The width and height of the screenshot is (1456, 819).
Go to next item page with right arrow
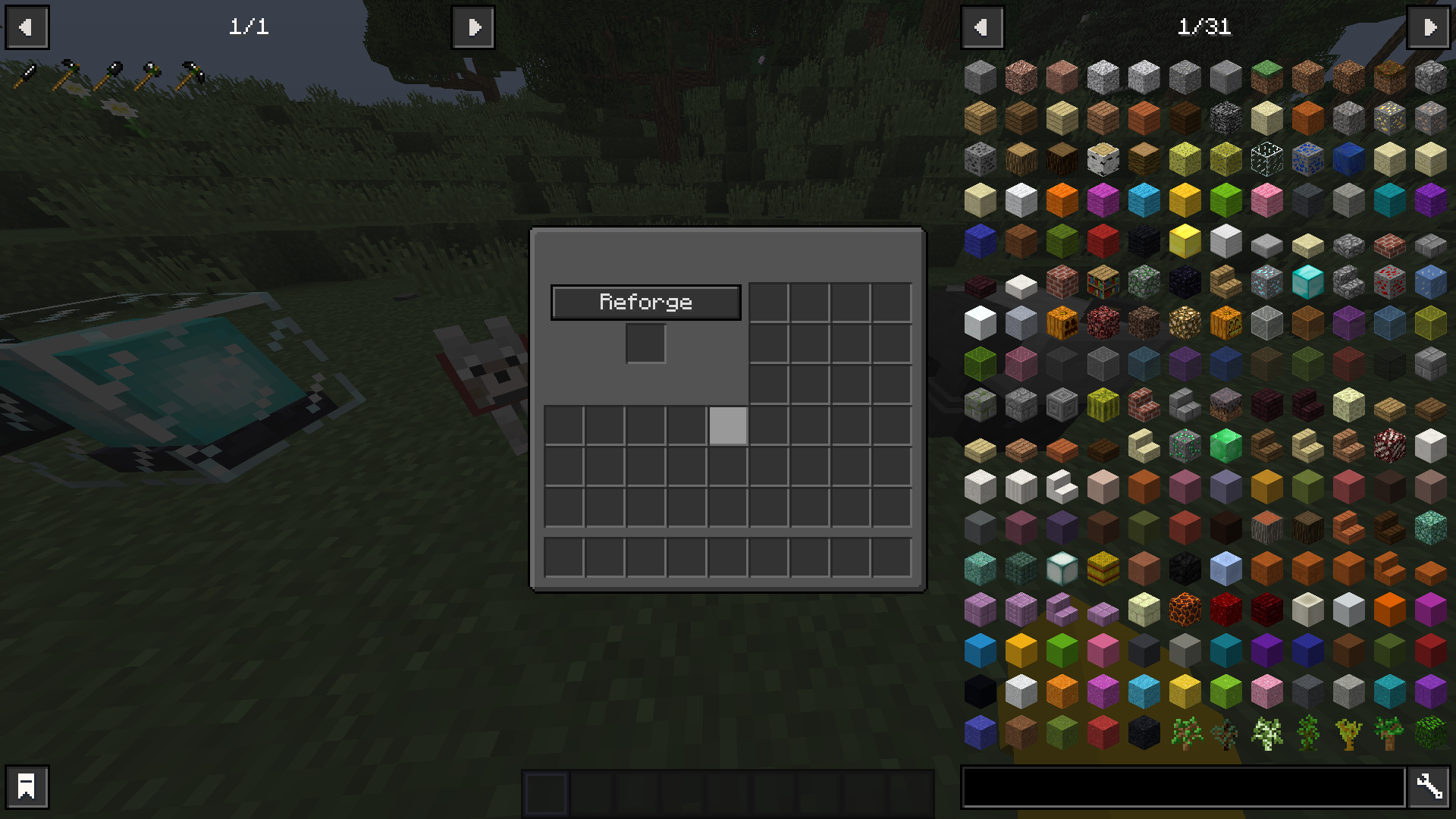tap(1428, 27)
